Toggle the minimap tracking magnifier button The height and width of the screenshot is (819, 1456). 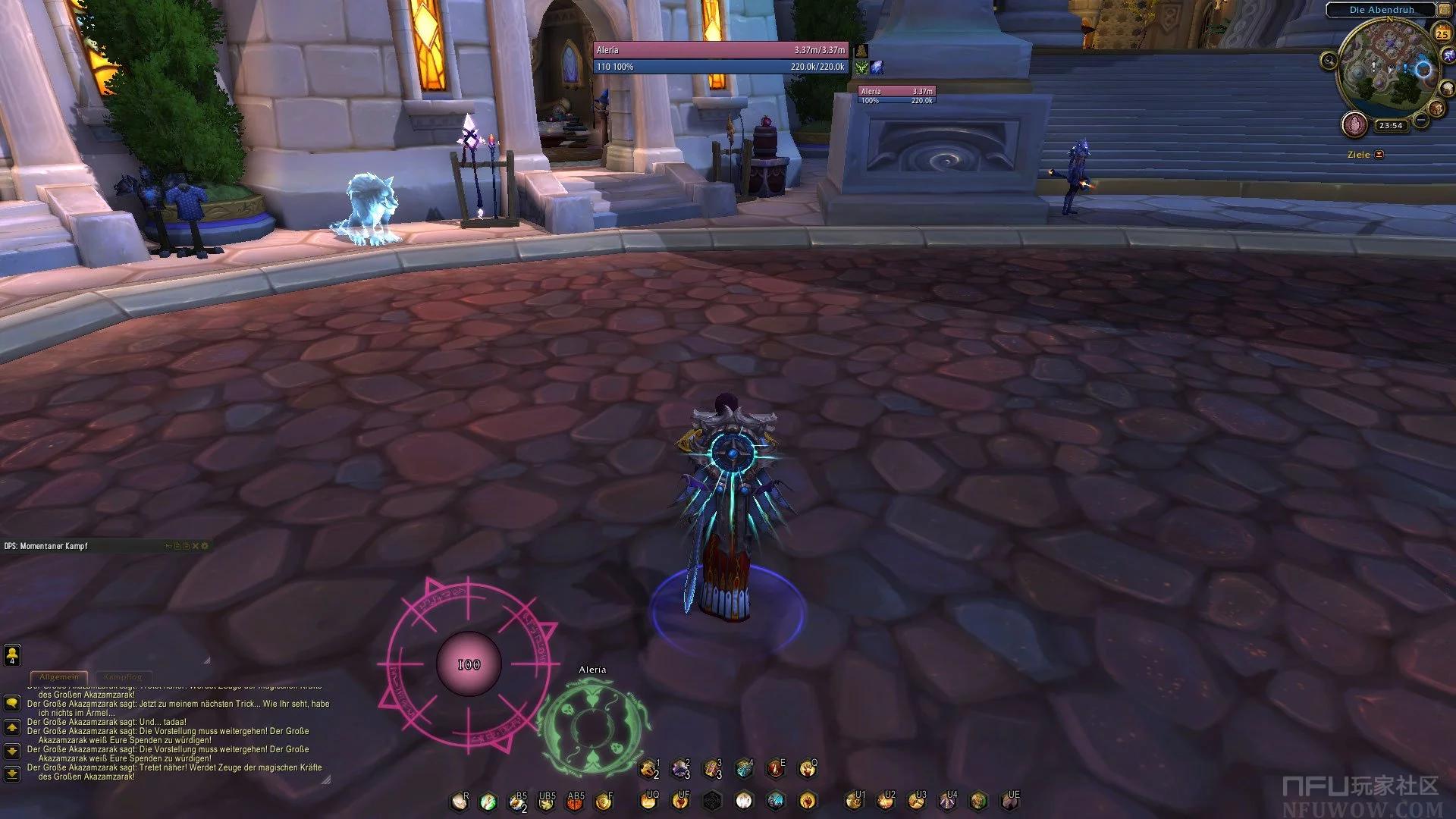[x=1329, y=61]
